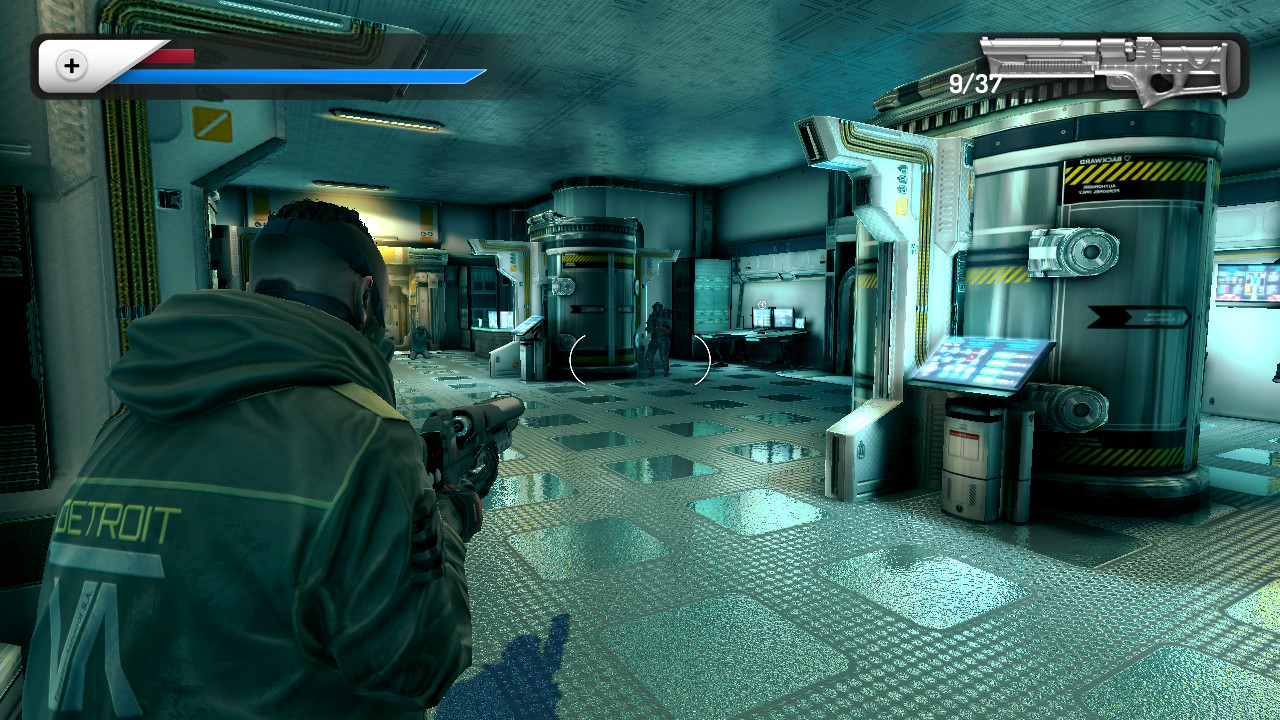This screenshot has width=1280, height=720.
Task: Click the circular valve wheel on the right cylinder
Action: coord(1088,251)
